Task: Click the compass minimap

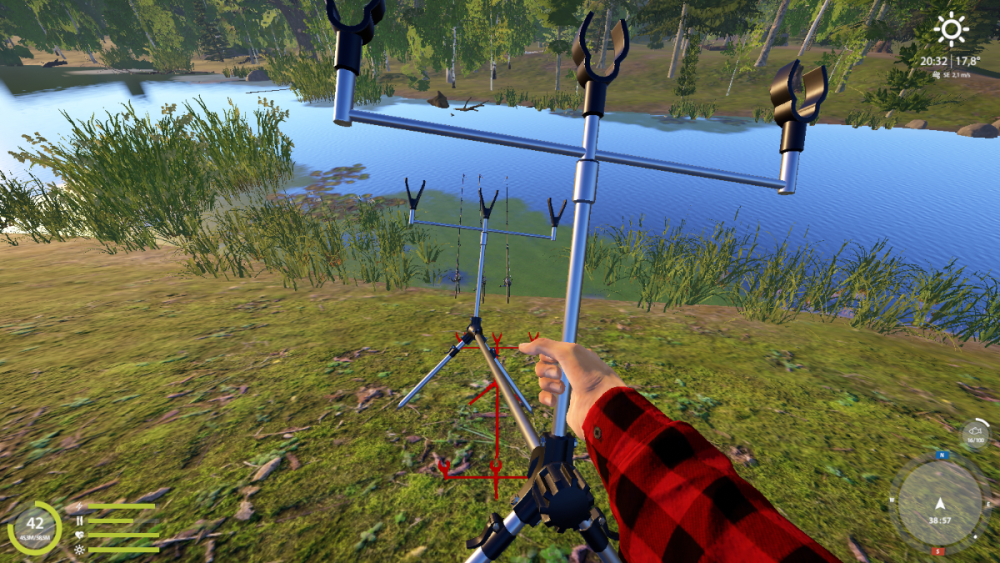Action: 938,503
